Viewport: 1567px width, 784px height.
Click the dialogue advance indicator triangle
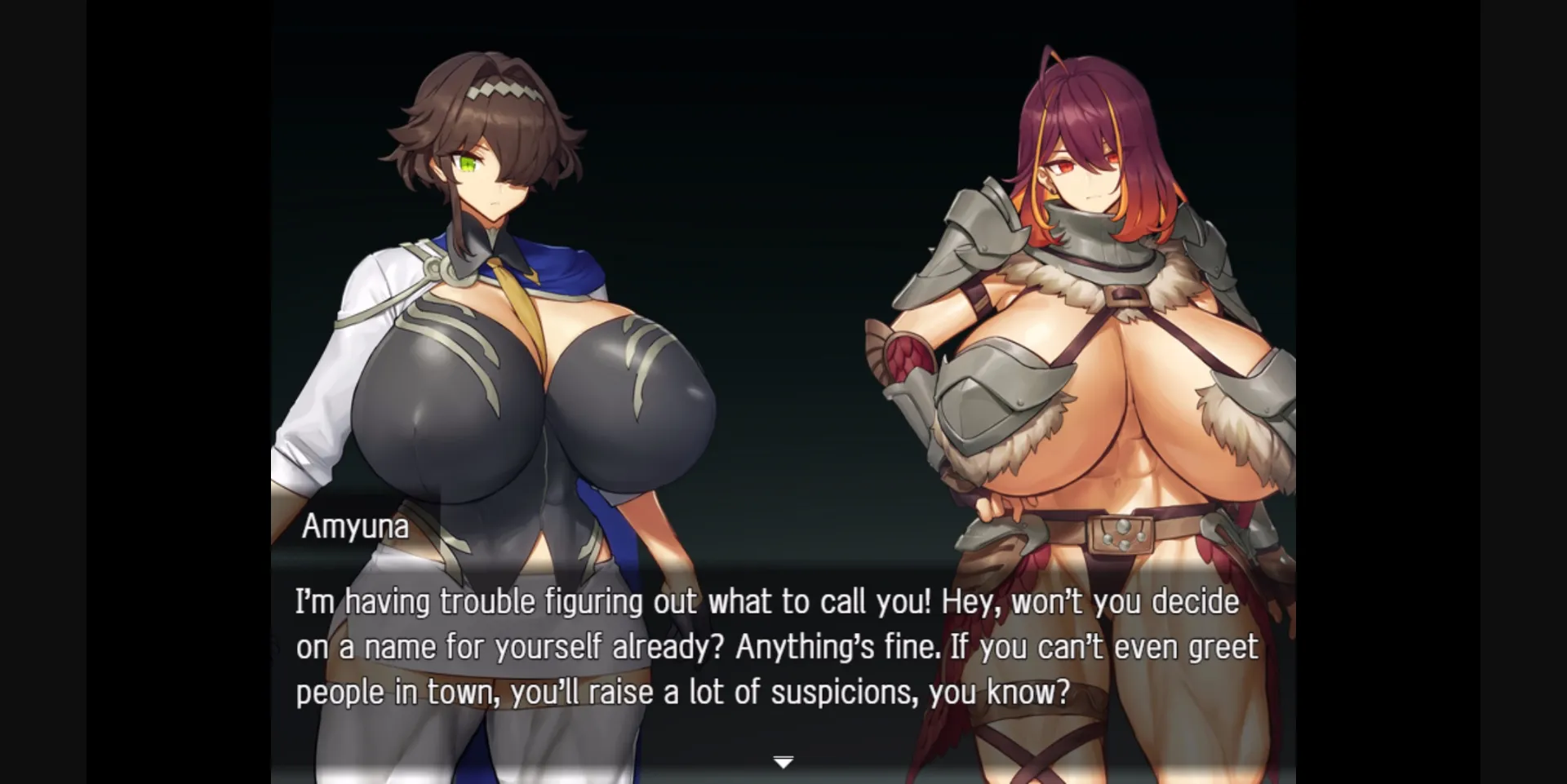click(x=783, y=760)
